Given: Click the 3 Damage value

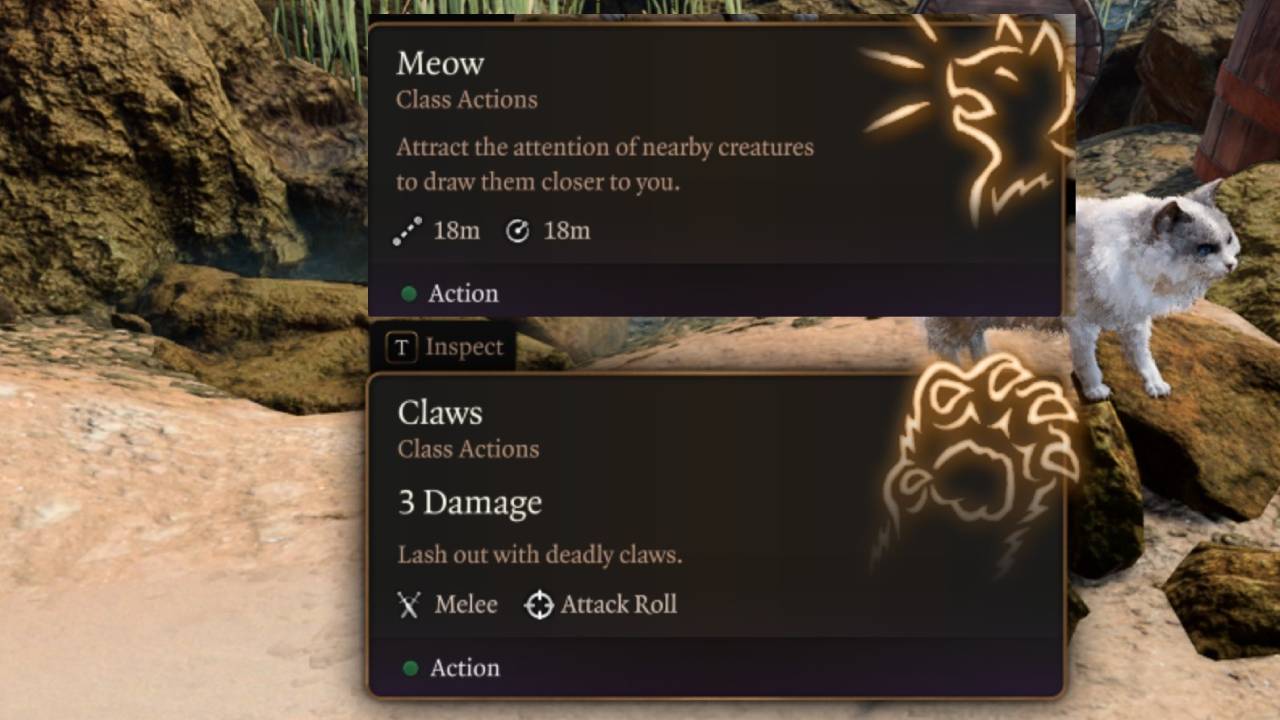Looking at the screenshot, I should coord(469,503).
